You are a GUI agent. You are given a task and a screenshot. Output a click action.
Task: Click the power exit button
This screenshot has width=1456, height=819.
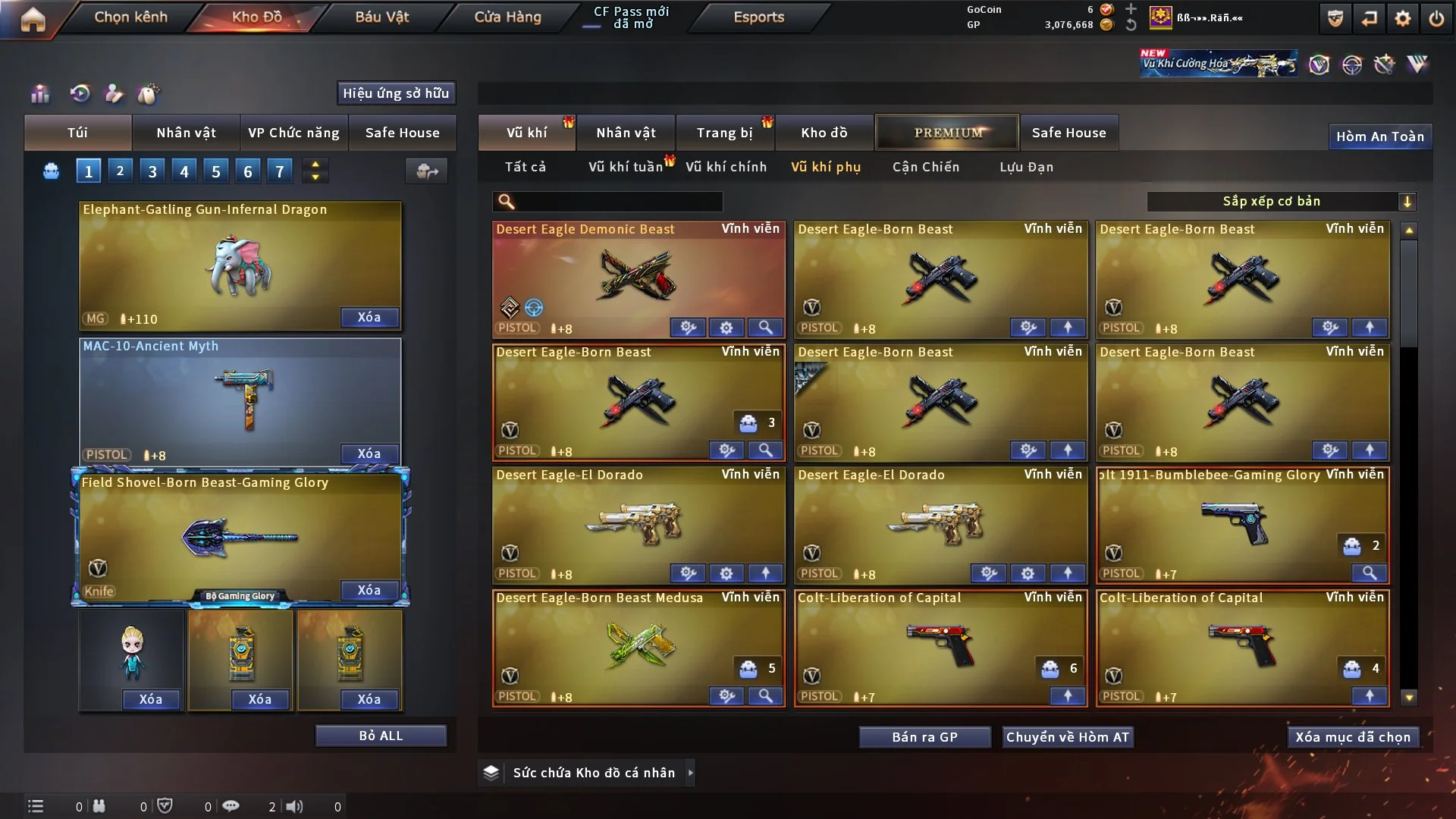[x=1436, y=18]
